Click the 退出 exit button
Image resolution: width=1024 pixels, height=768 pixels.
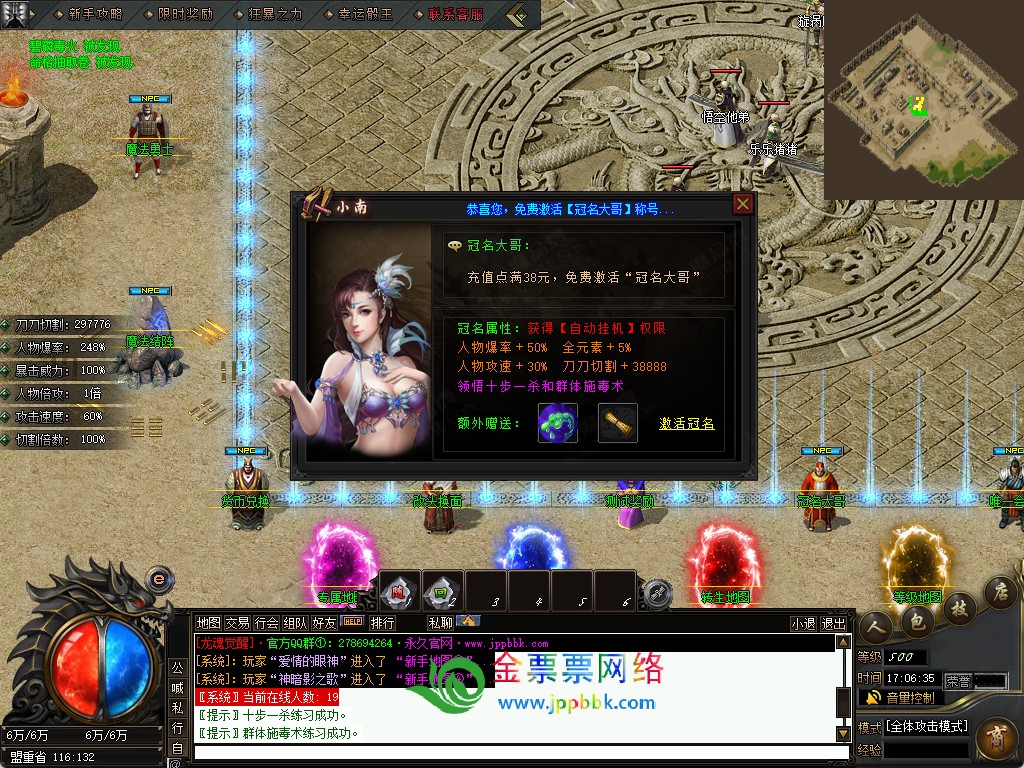tap(833, 623)
